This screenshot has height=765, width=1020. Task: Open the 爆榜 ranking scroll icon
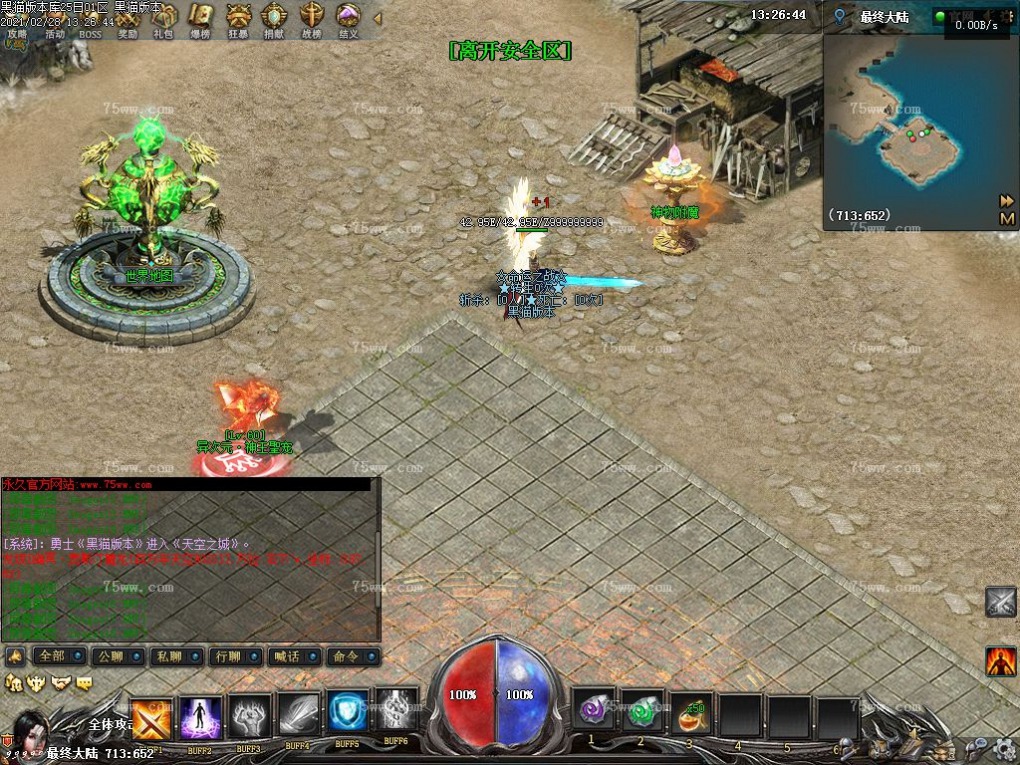point(201,18)
